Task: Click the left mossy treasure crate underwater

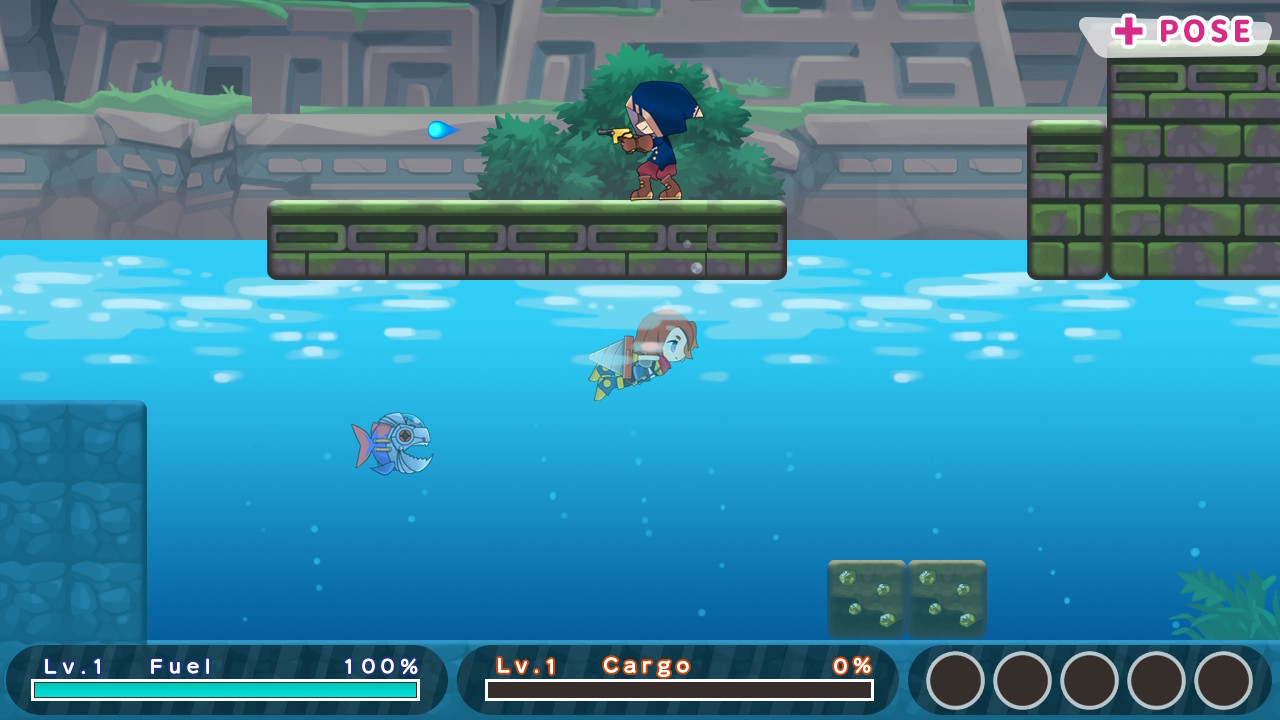Action: tap(866, 599)
